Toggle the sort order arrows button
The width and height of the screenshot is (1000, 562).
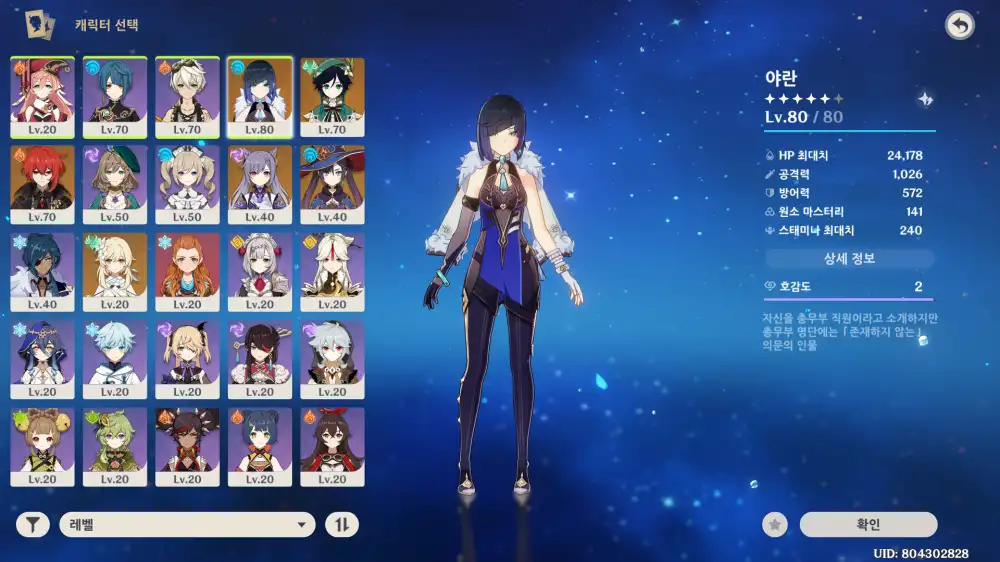341,524
